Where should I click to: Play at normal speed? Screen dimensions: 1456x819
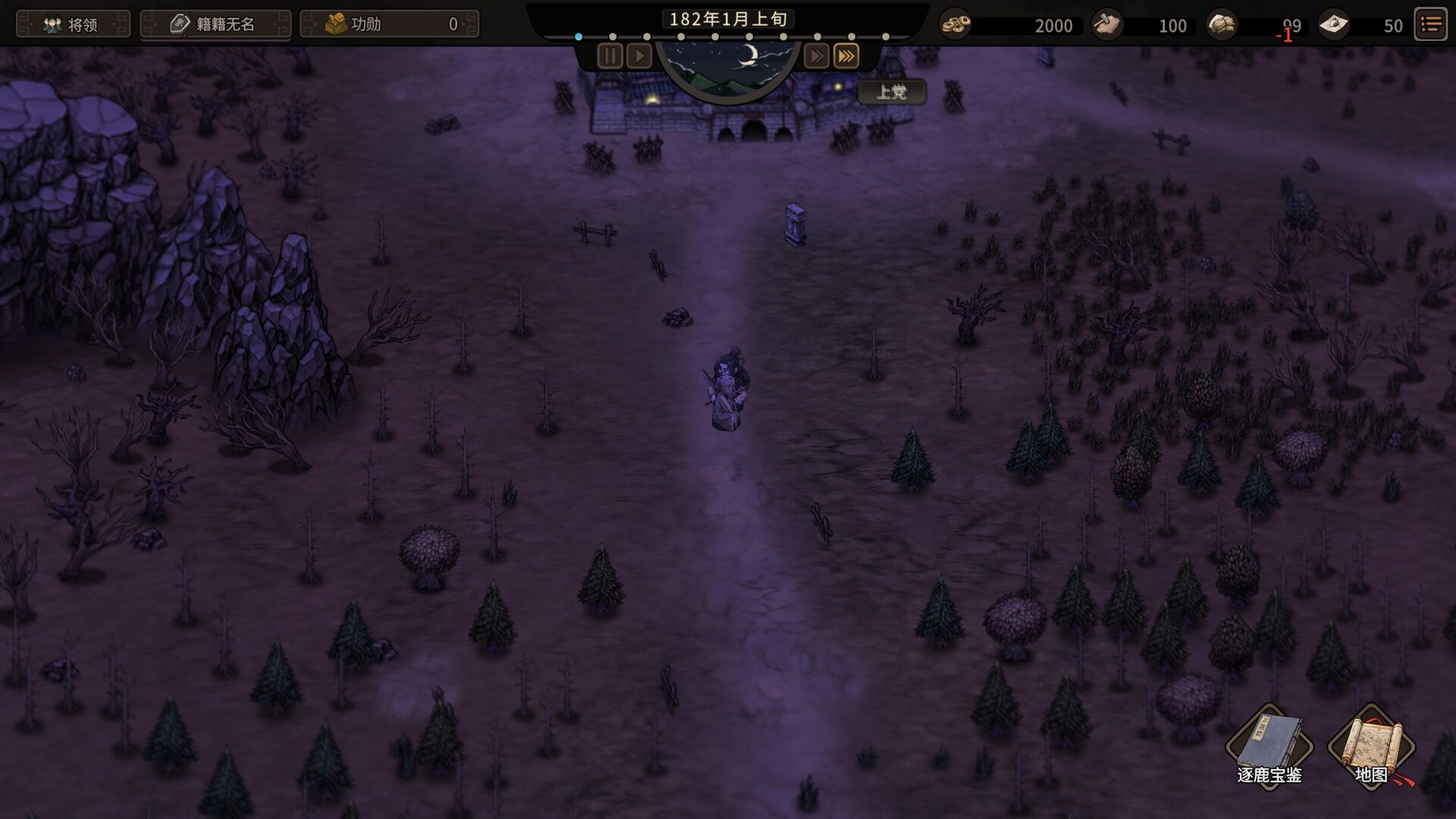(639, 56)
